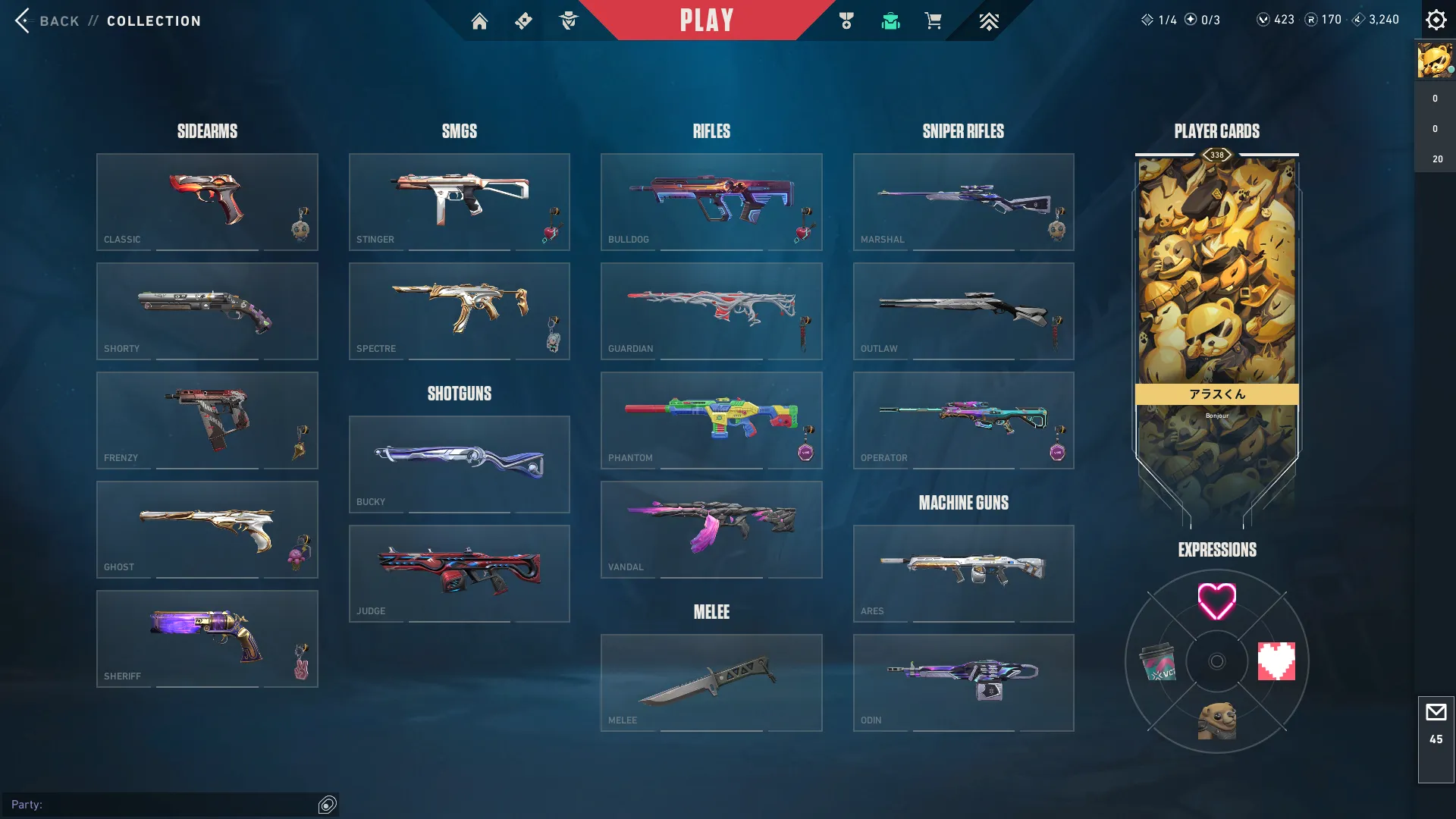Select the Ghost pistol slot
Viewport: 1456px width, 819px height.
coord(207,529)
